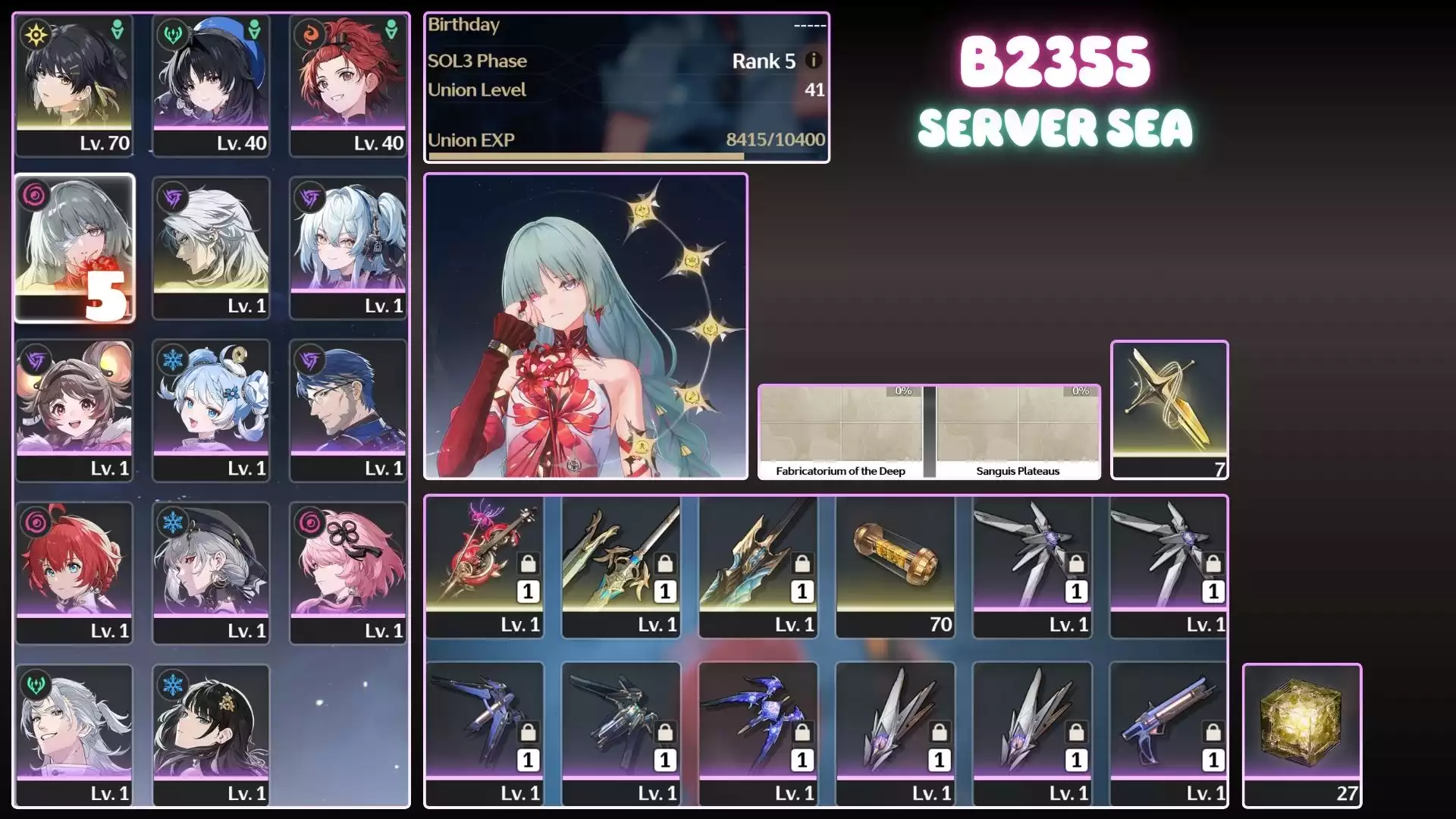The height and width of the screenshot is (819, 1456).
Task: Select the glowing yellow cube with 27
Action: point(1302,735)
